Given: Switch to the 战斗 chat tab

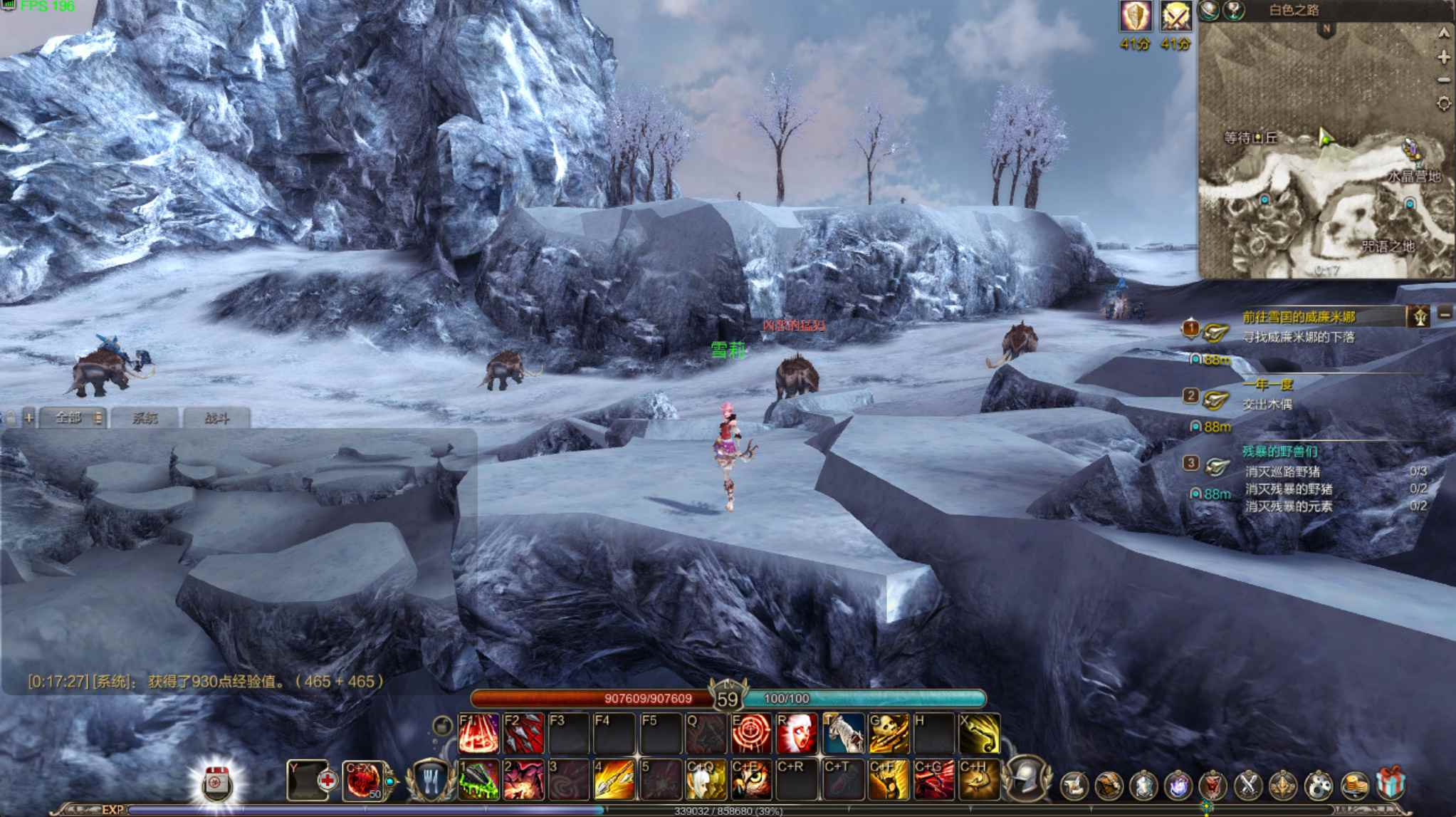Looking at the screenshot, I should 216,418.
